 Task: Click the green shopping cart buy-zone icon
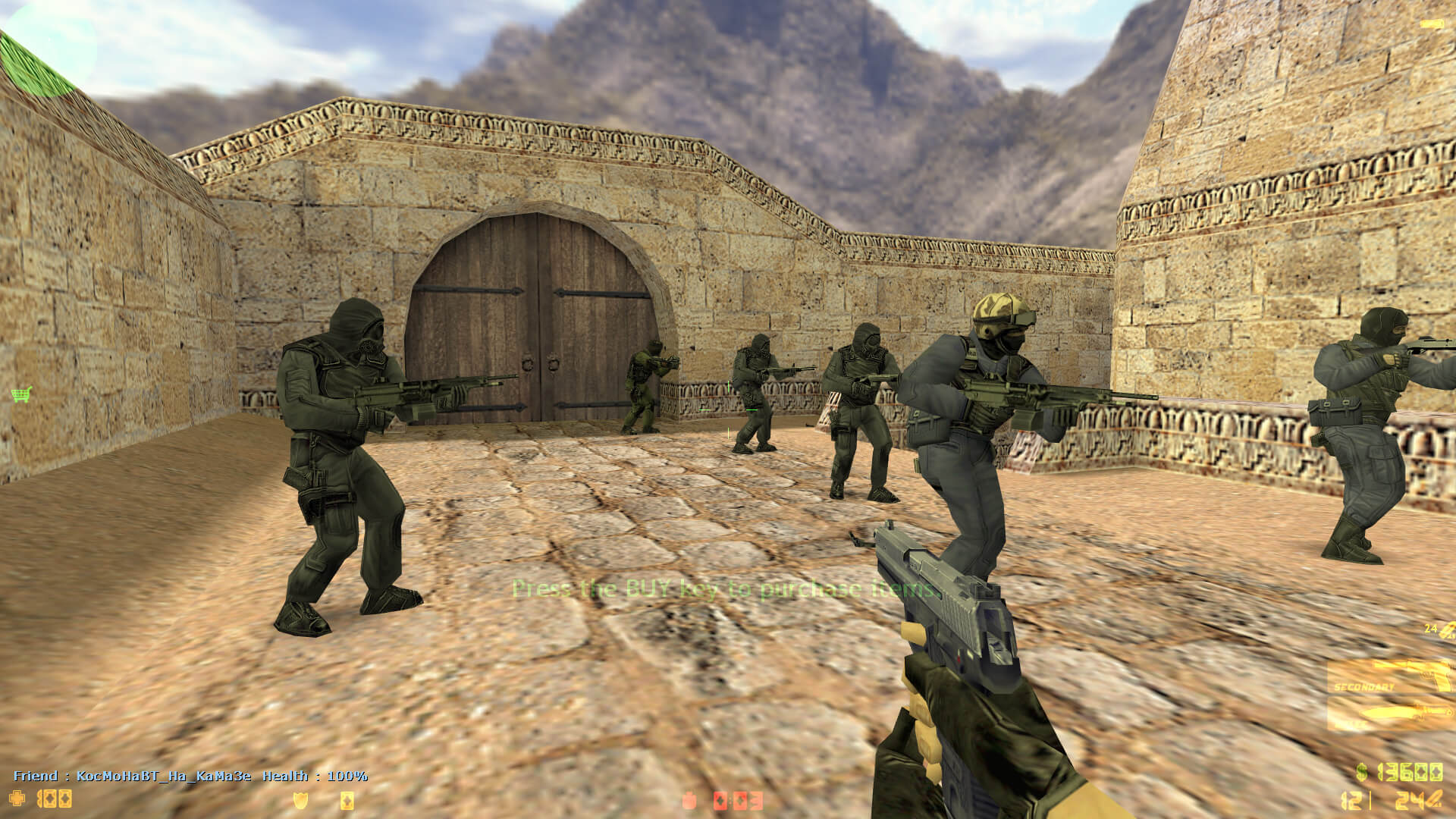tap(21, 394)
